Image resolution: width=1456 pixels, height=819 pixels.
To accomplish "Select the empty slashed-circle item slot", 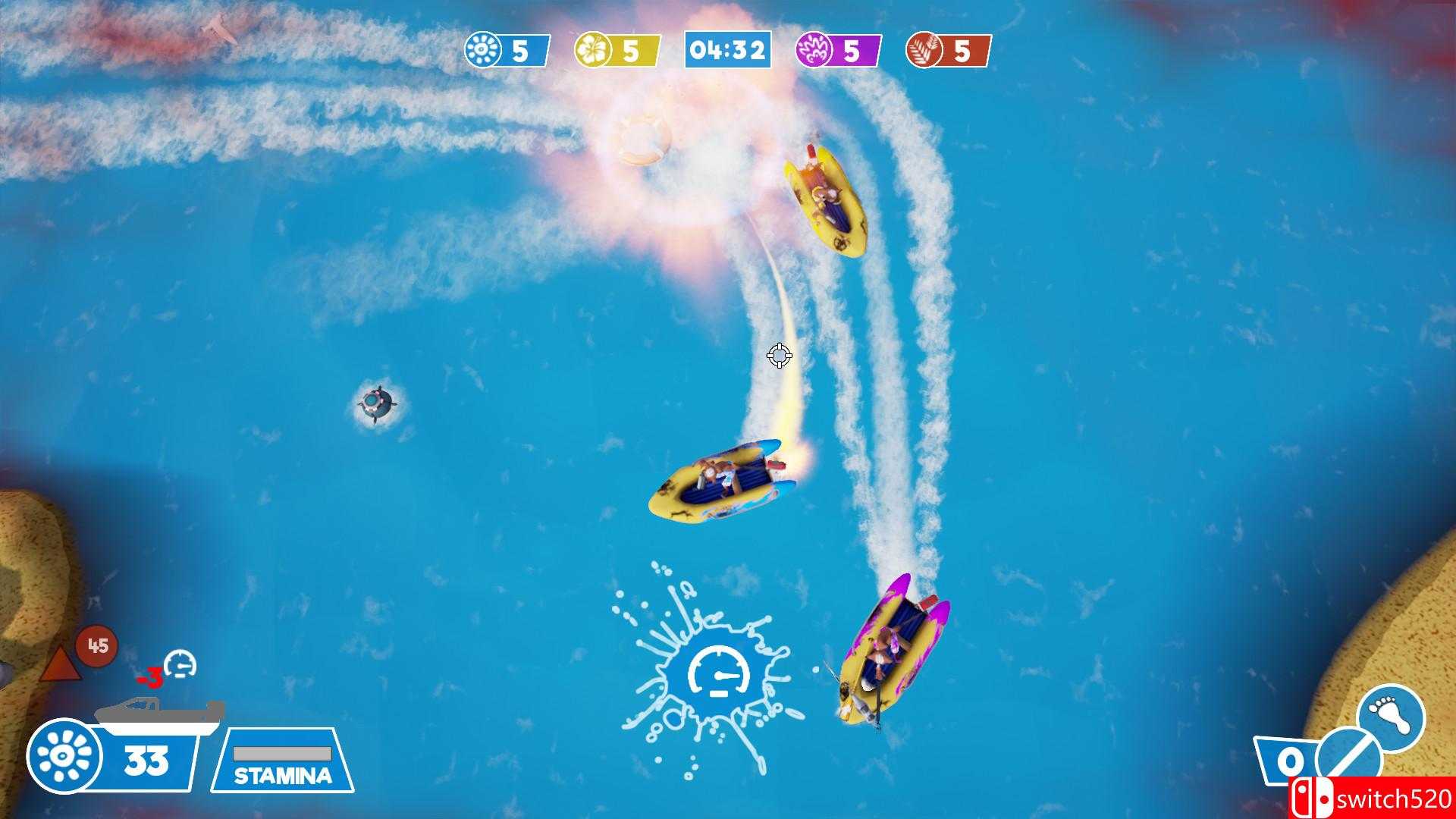I will click(1349, 758).
